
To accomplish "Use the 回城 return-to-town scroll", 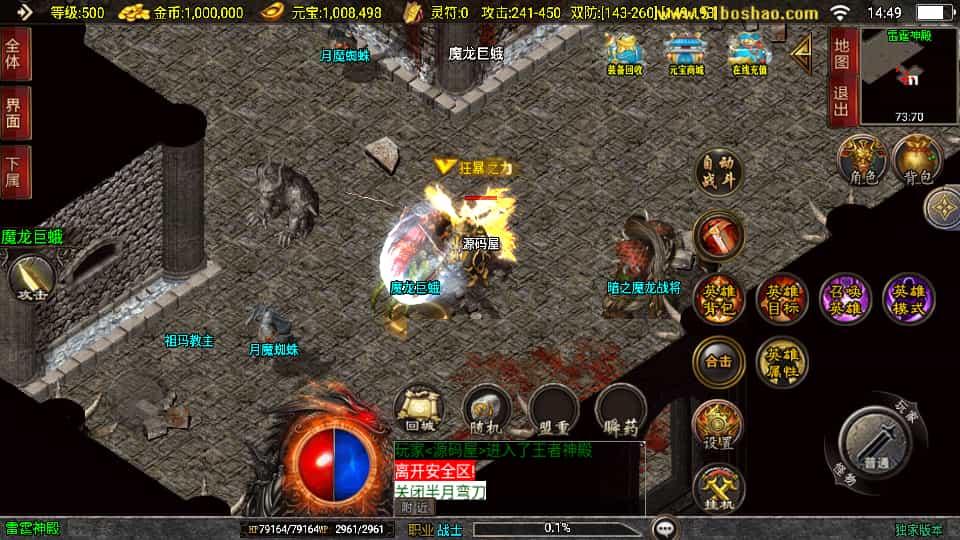I will pyautogui.click(x=419, y=410).
